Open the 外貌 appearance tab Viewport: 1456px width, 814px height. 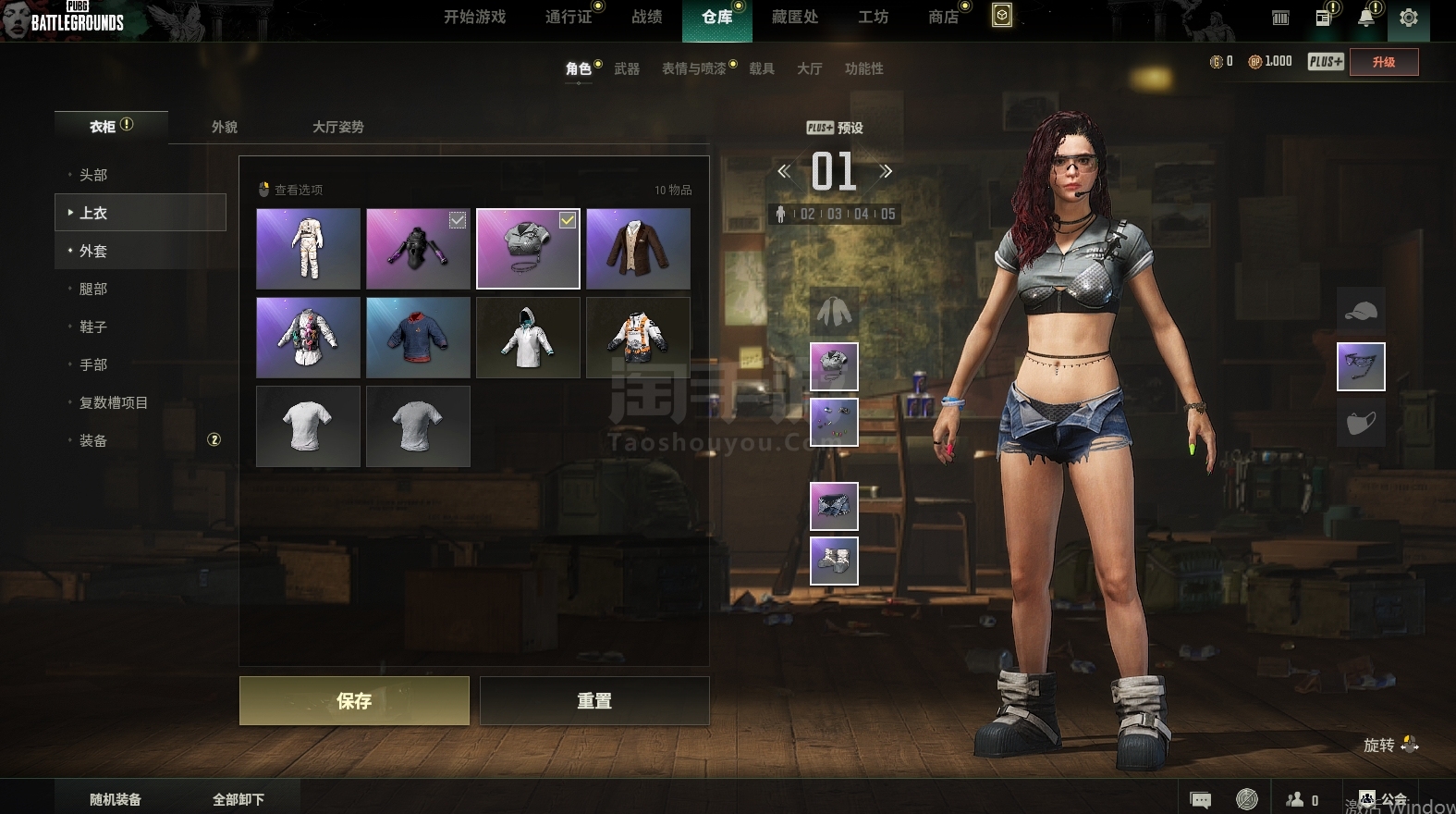225,127
